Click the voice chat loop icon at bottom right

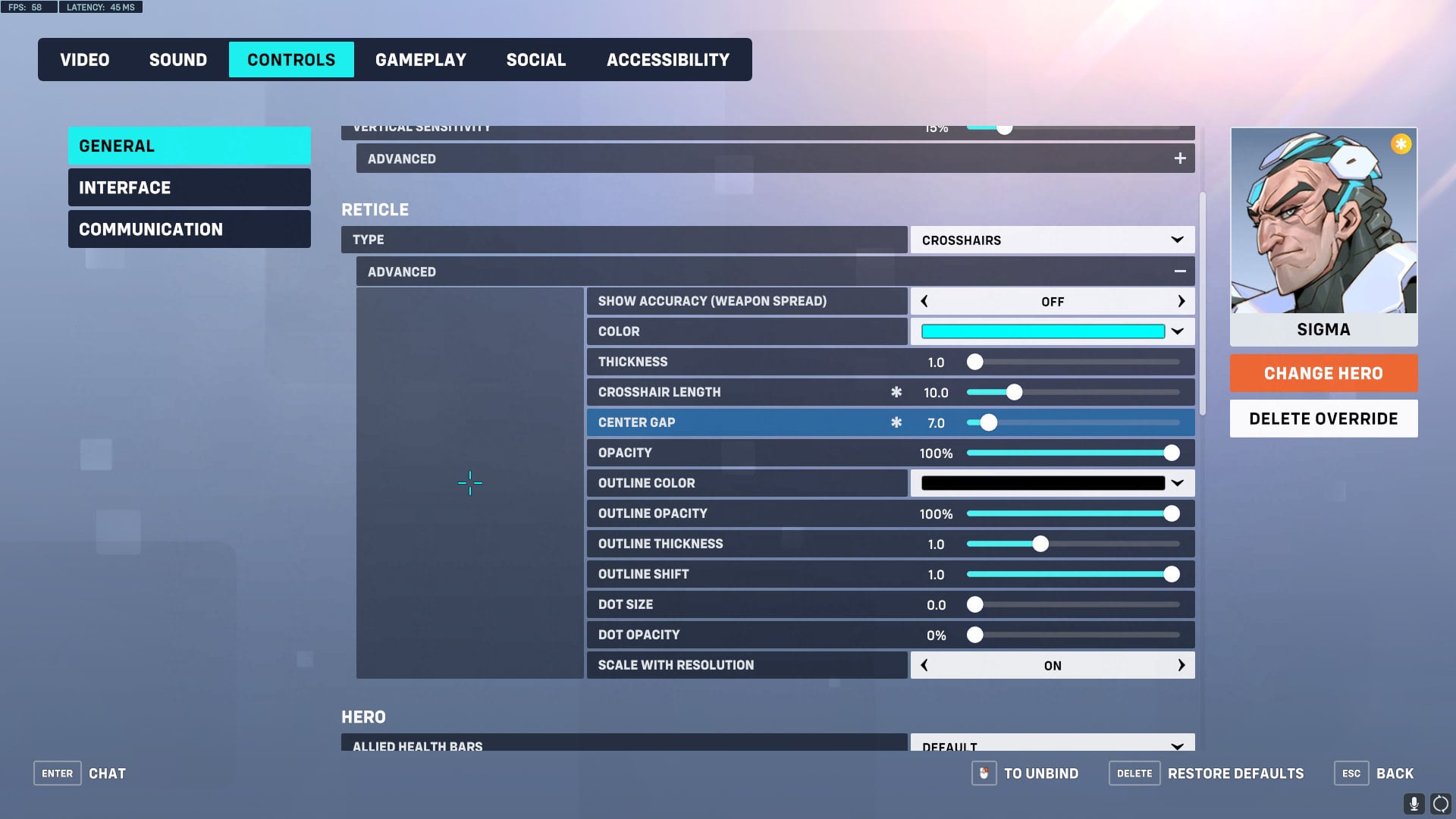point(1440,804)
